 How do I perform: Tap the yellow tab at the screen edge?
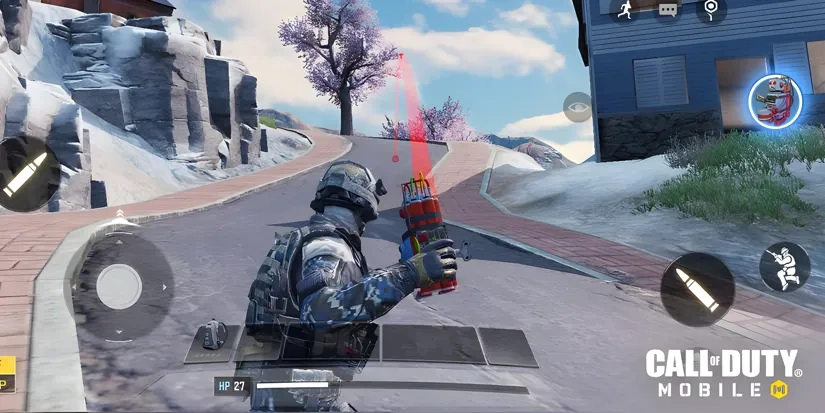tap(7, 373)
